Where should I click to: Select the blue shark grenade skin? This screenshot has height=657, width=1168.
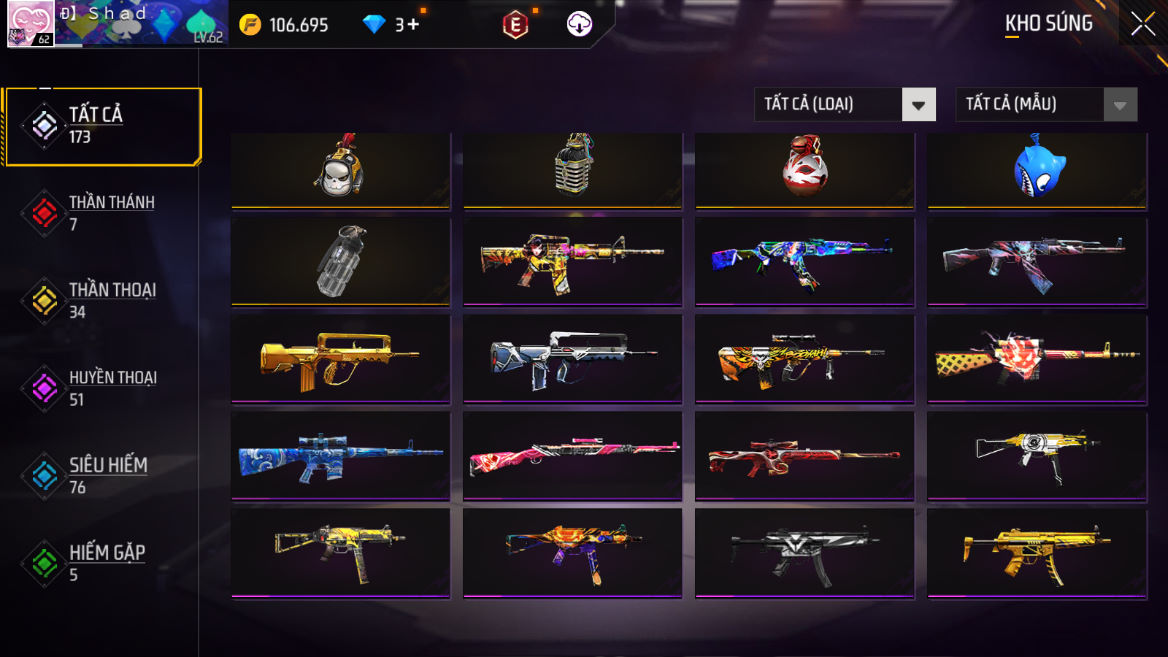click(x=1037, y=170)
